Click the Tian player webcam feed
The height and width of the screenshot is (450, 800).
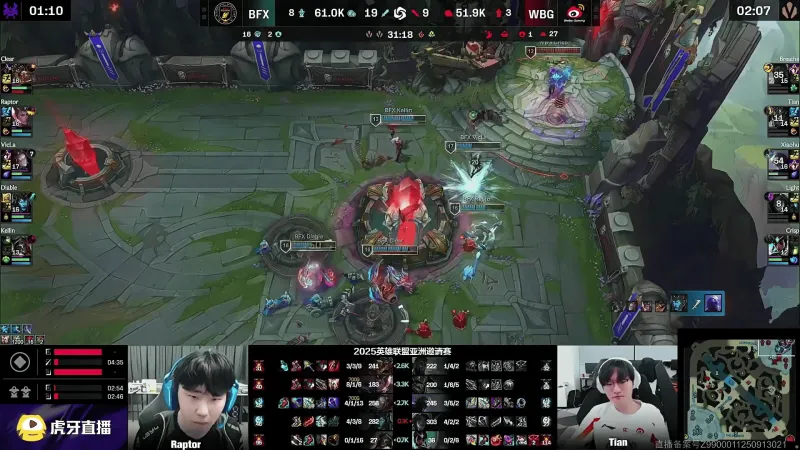point(615,395)
